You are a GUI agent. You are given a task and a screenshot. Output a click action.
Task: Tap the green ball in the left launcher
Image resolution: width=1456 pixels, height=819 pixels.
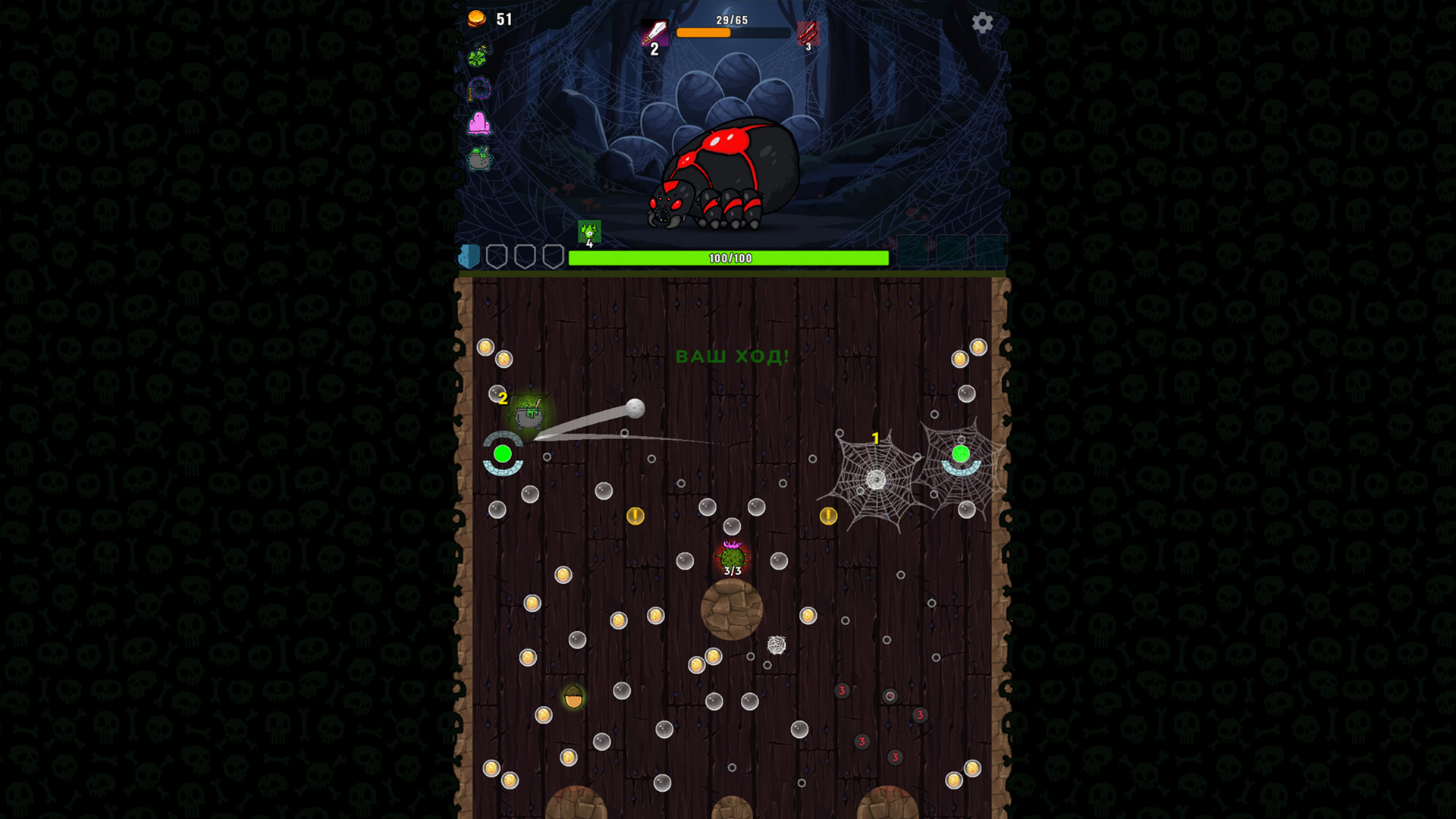coord(503,455)
